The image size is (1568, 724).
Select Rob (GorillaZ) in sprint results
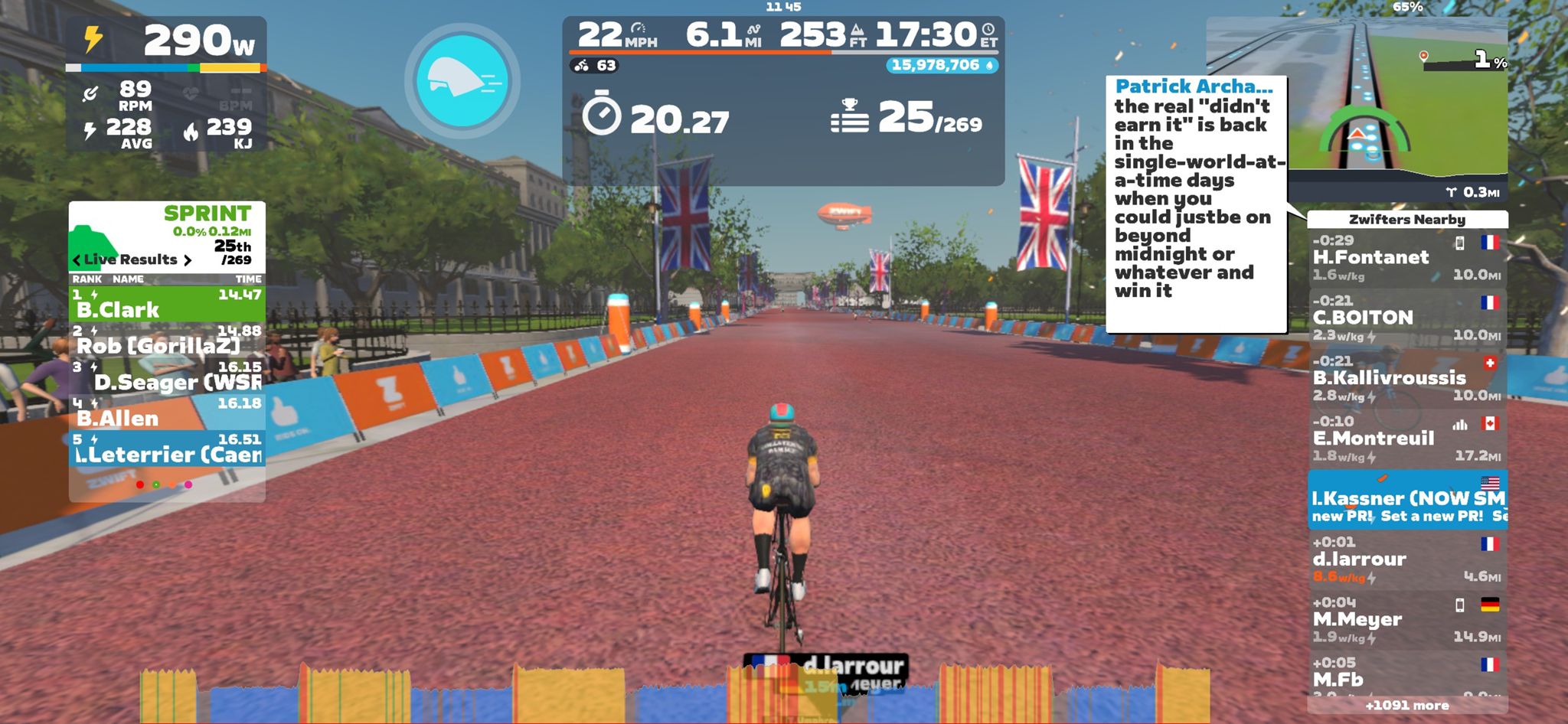[167, 340]
